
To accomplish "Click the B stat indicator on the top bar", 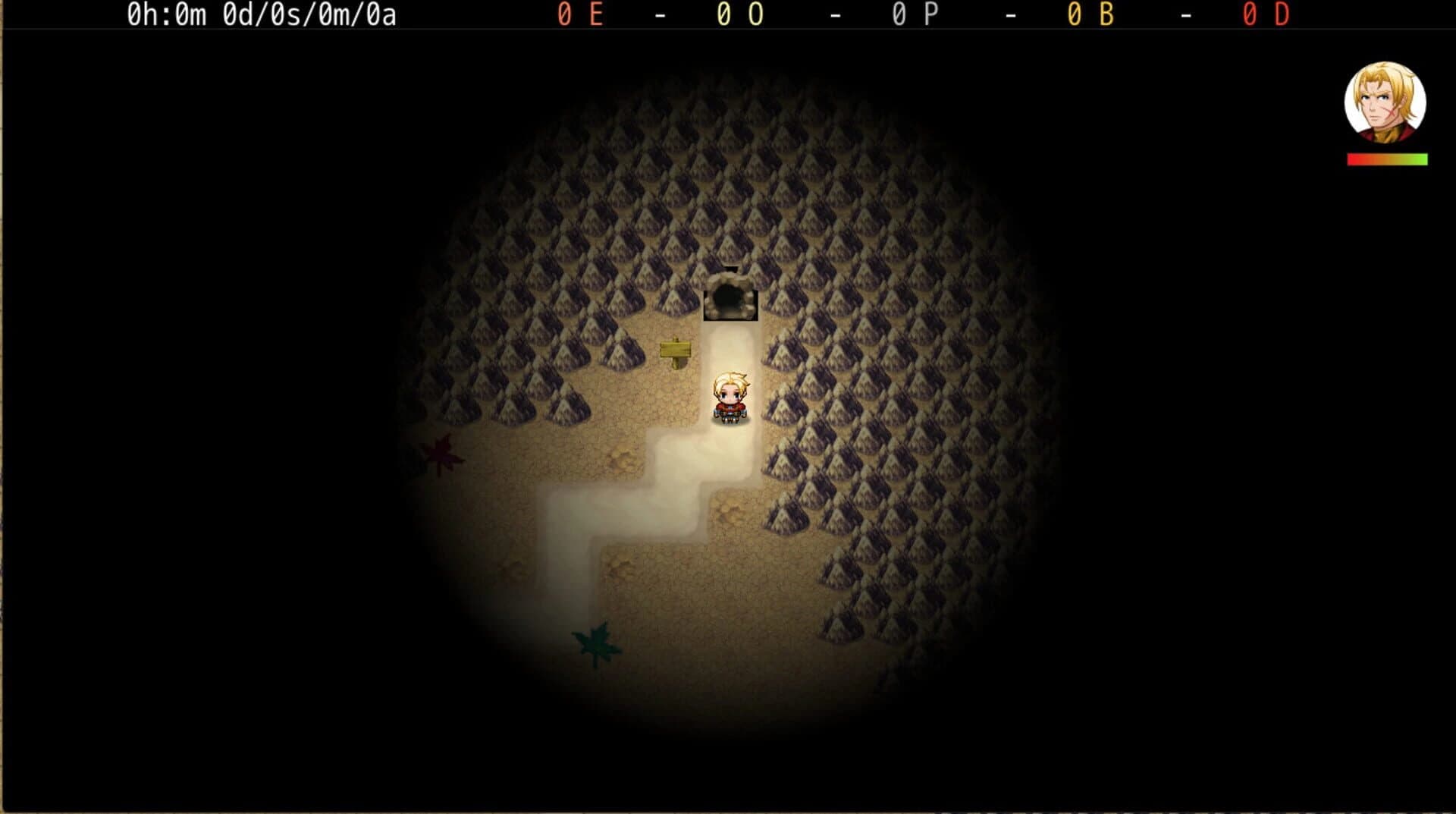I will point(1092,14).
